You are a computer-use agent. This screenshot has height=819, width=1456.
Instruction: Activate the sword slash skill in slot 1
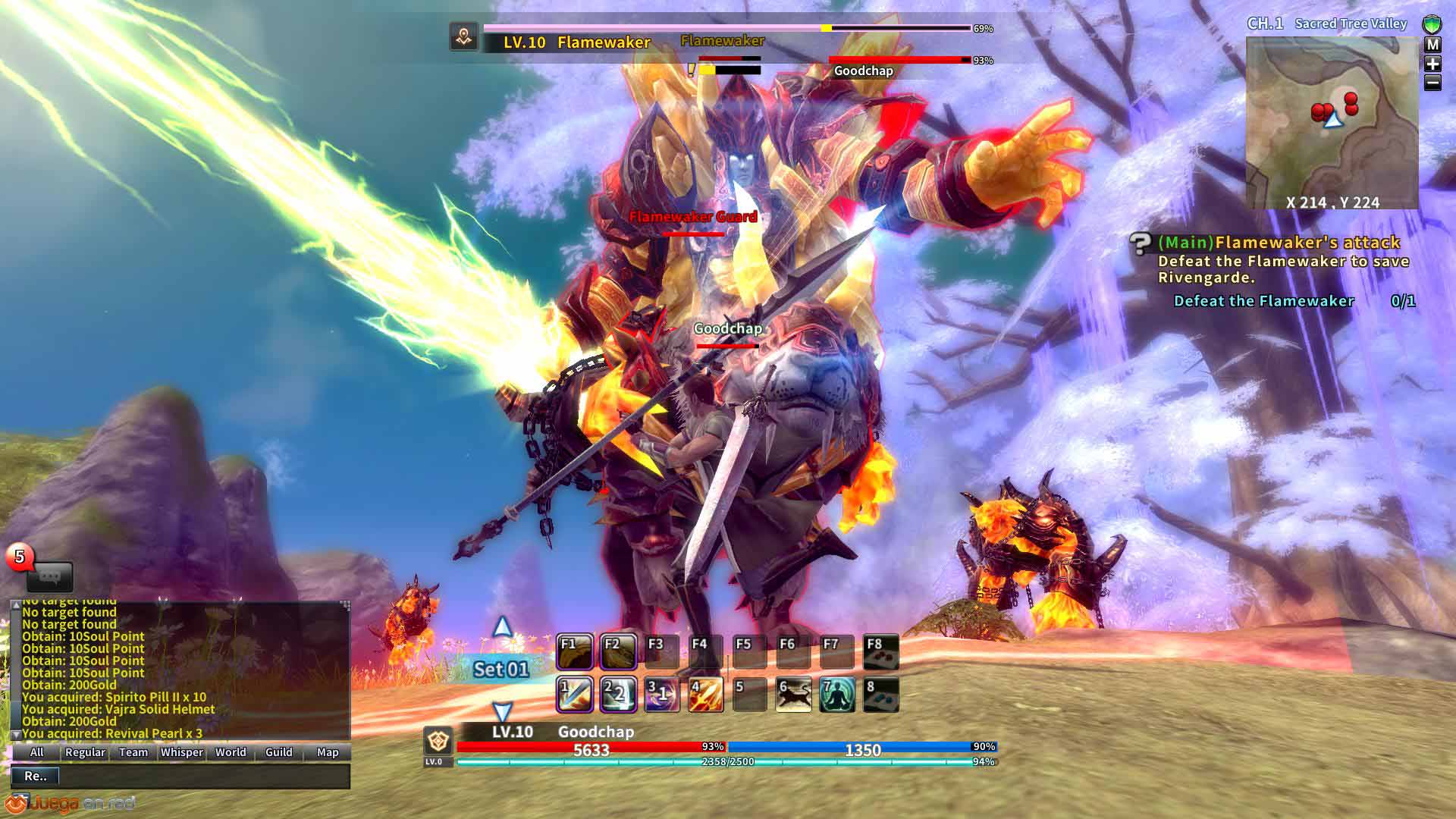575,695
